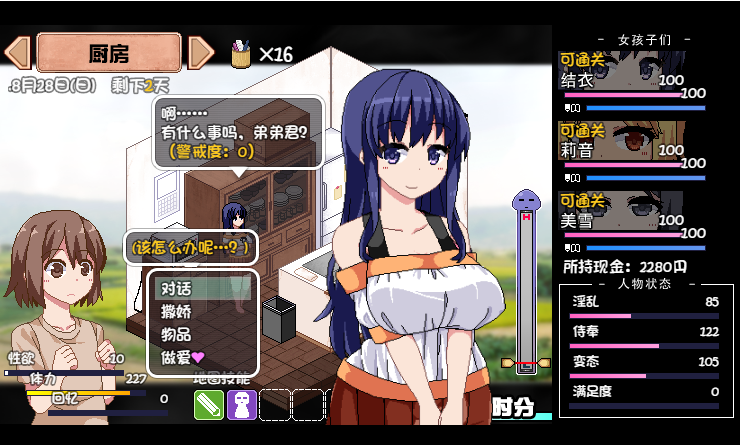Go to the next location with right arrow
The height and width of the screenshot is (445, 740).
tap(201, 52)
